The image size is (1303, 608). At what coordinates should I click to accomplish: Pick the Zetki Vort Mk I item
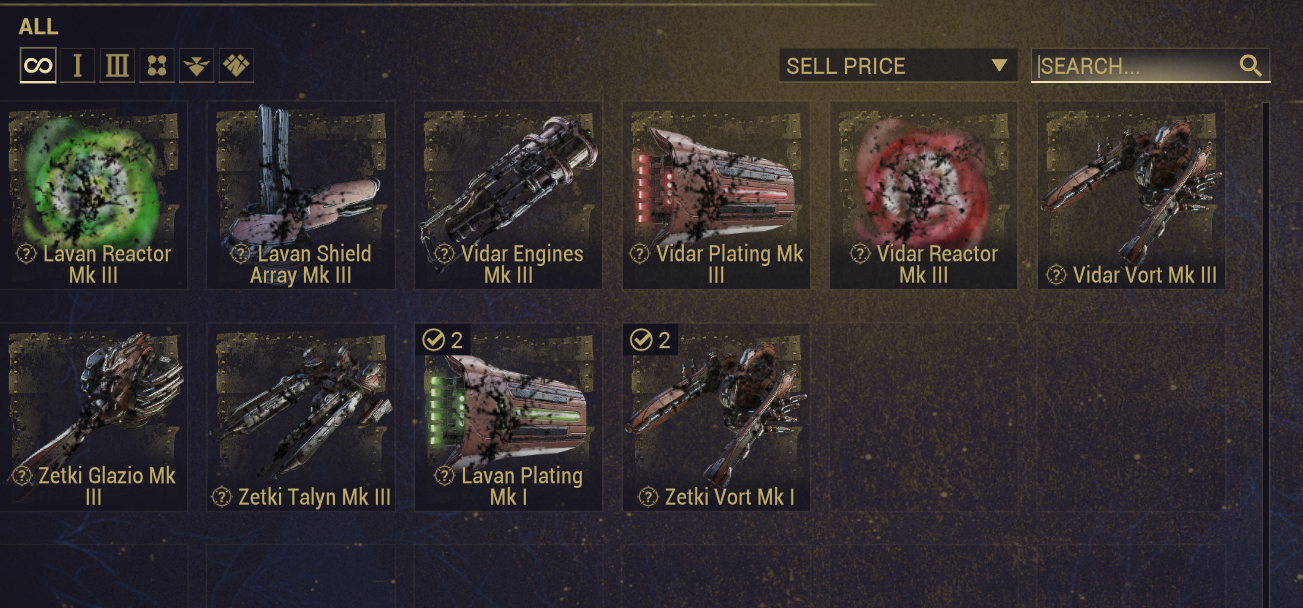[x=716, y=417]
